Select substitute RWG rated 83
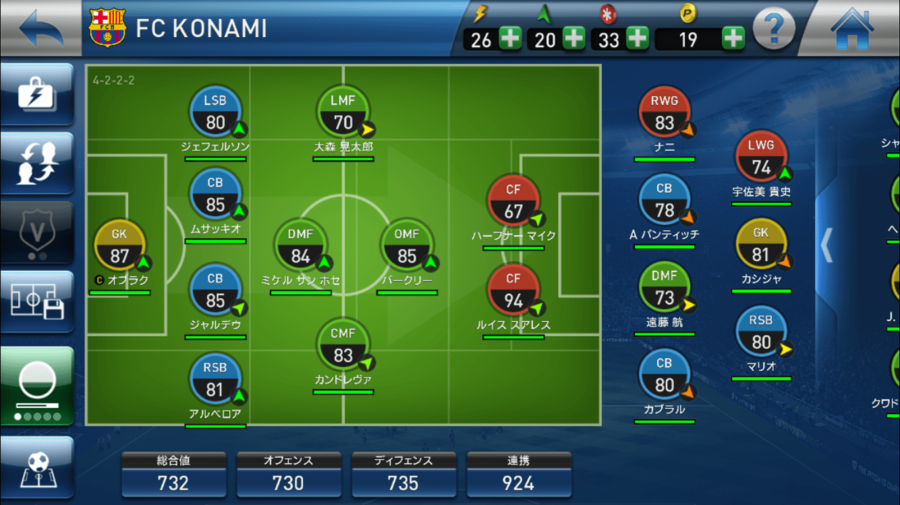The height and width of the screenshot is (505, 900). pyautogui.click(x=664, y=114)
